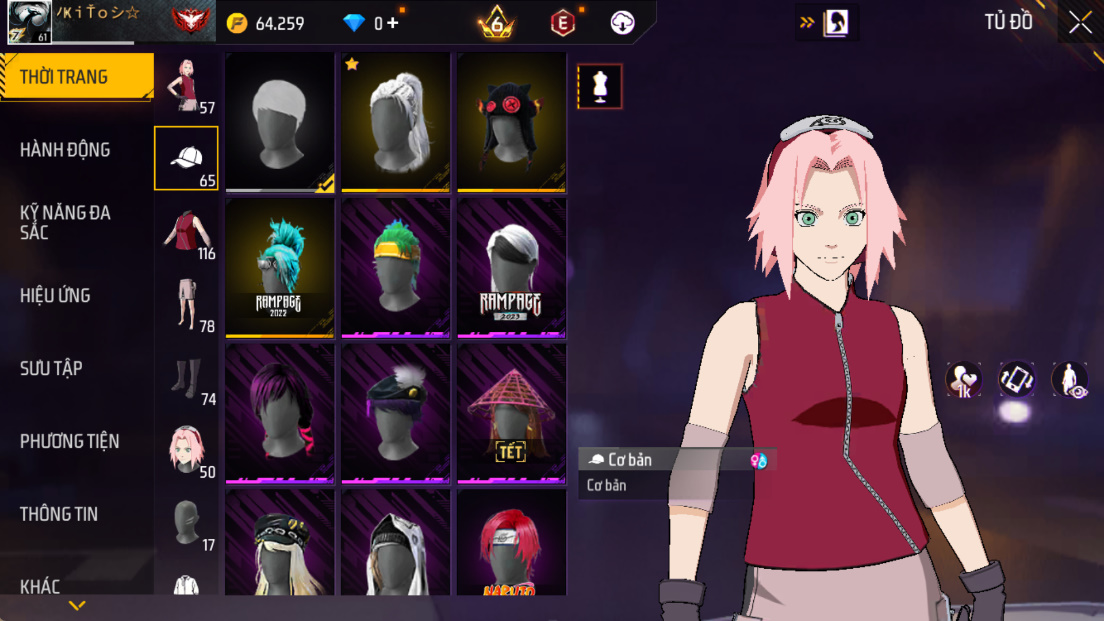Select the black beanie with red eyes
The height and width of the screenshot is (621, 1104).
512,122
